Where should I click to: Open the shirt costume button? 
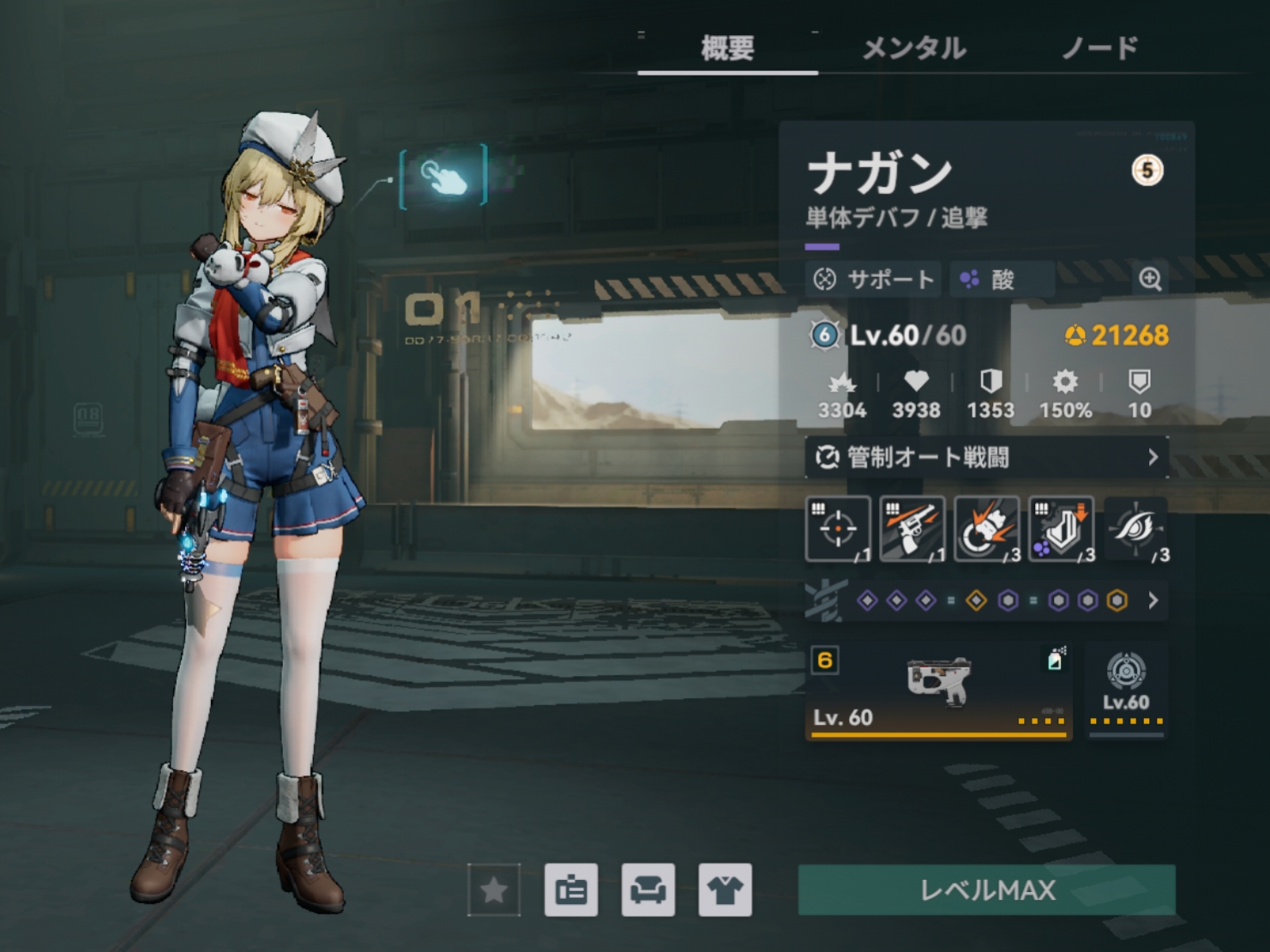[x=725, y=890]
